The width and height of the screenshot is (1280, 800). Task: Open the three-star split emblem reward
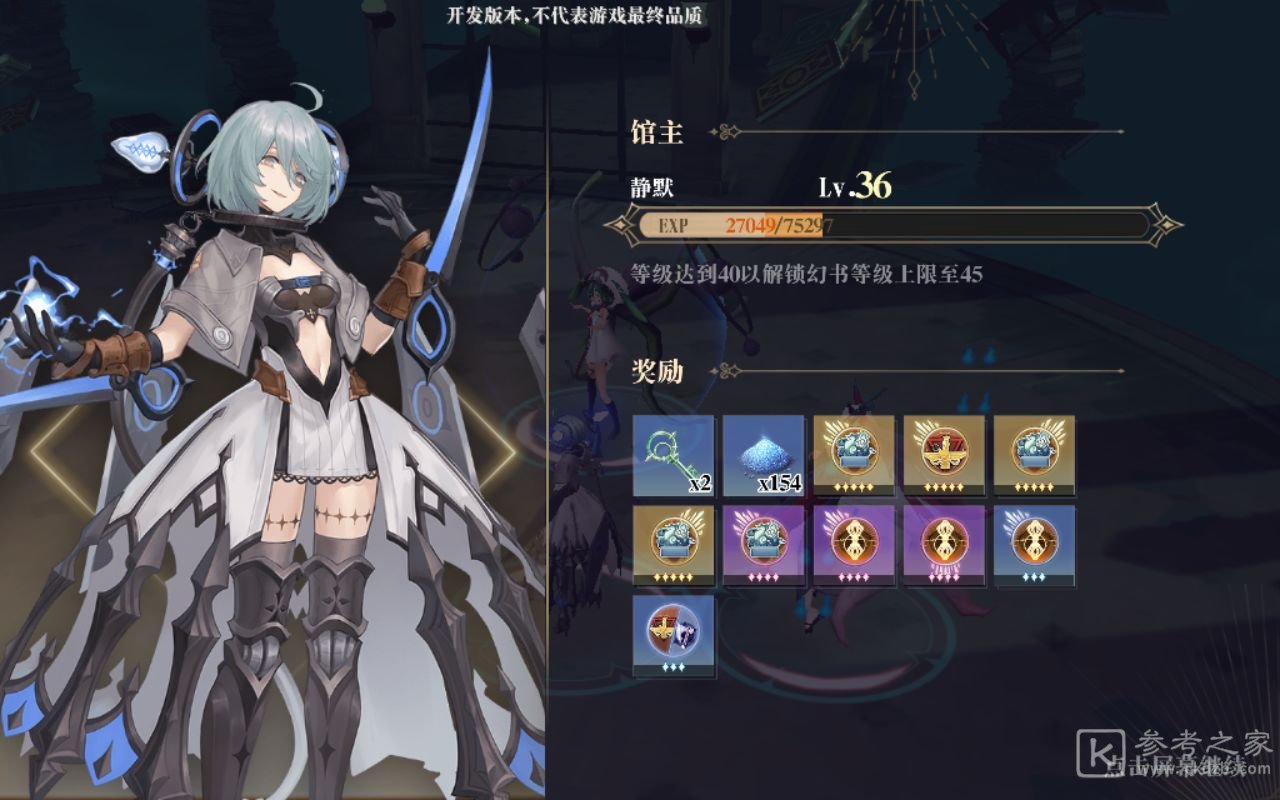[673, 635]
